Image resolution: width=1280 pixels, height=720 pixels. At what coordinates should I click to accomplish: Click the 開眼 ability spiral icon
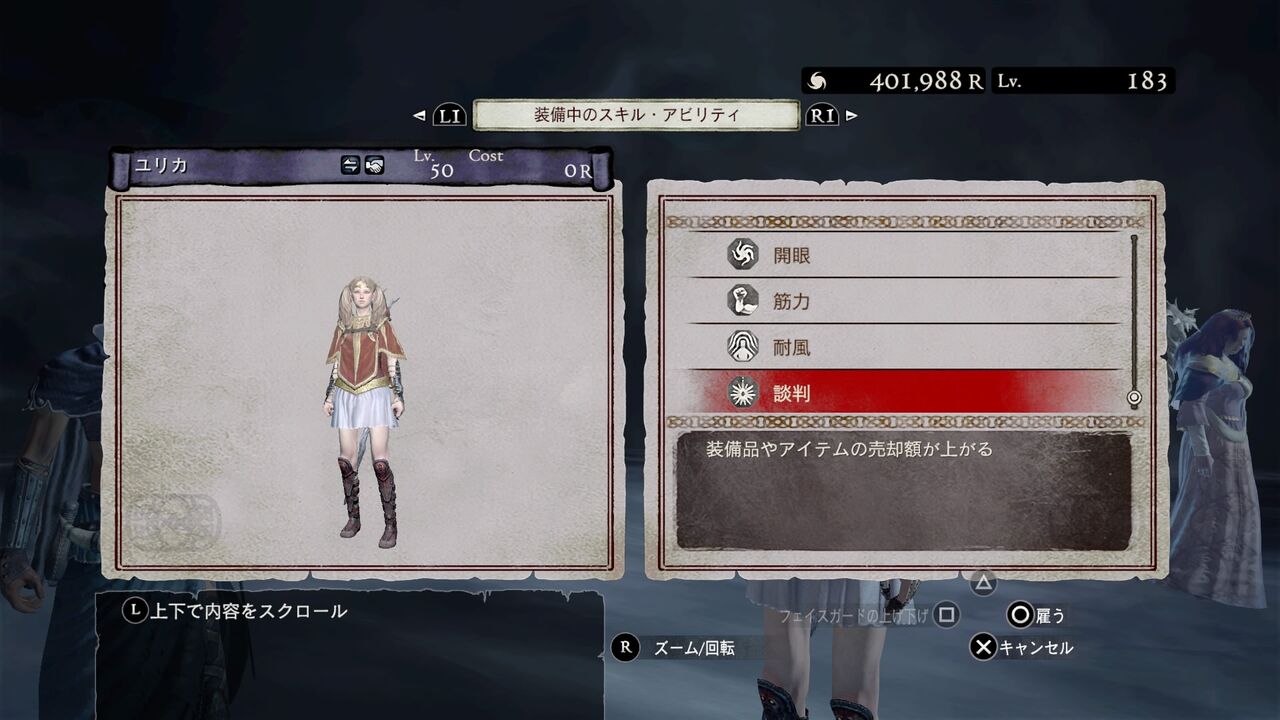(x=741, y=255)
